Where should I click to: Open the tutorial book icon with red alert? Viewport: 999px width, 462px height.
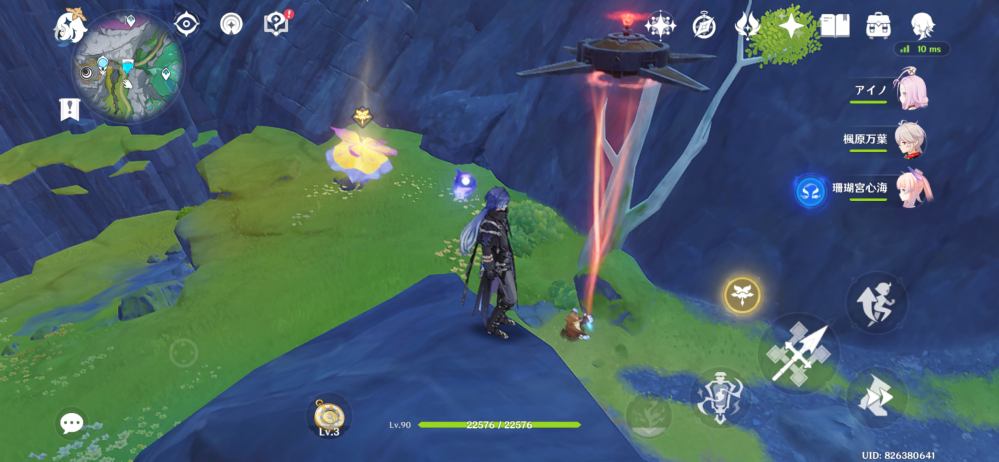277,24
